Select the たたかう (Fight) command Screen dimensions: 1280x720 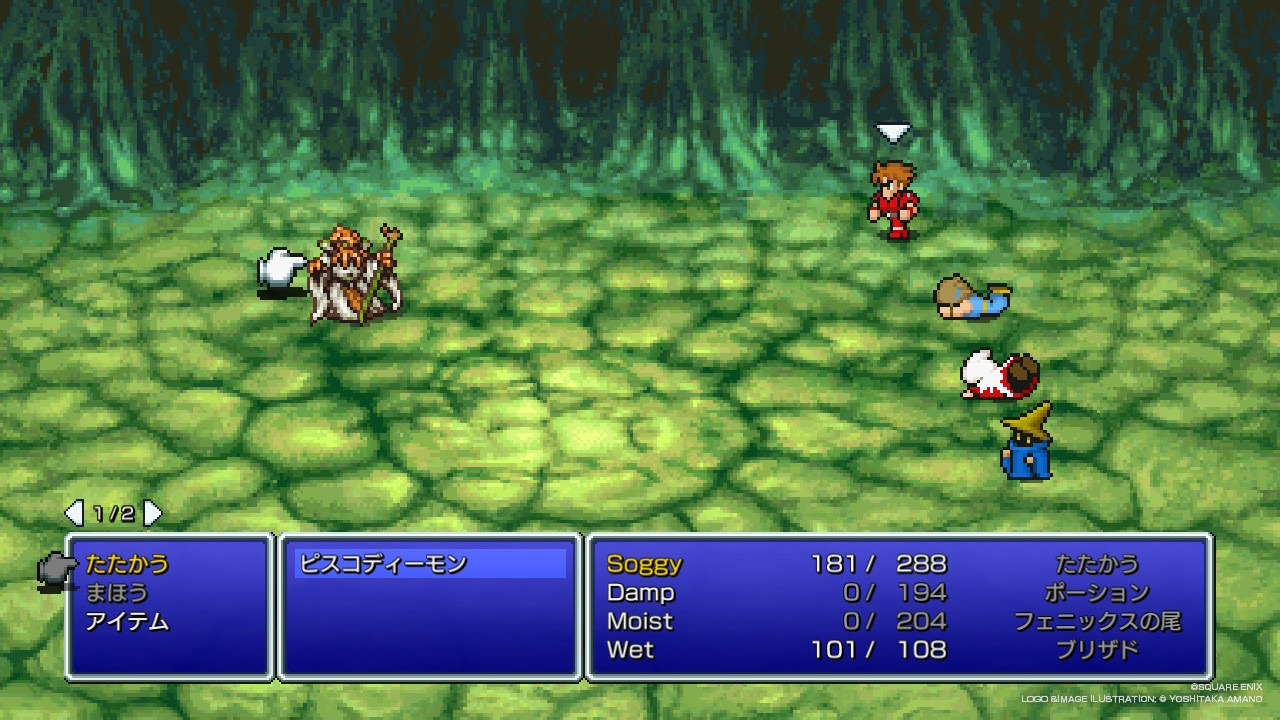point(127,564)
